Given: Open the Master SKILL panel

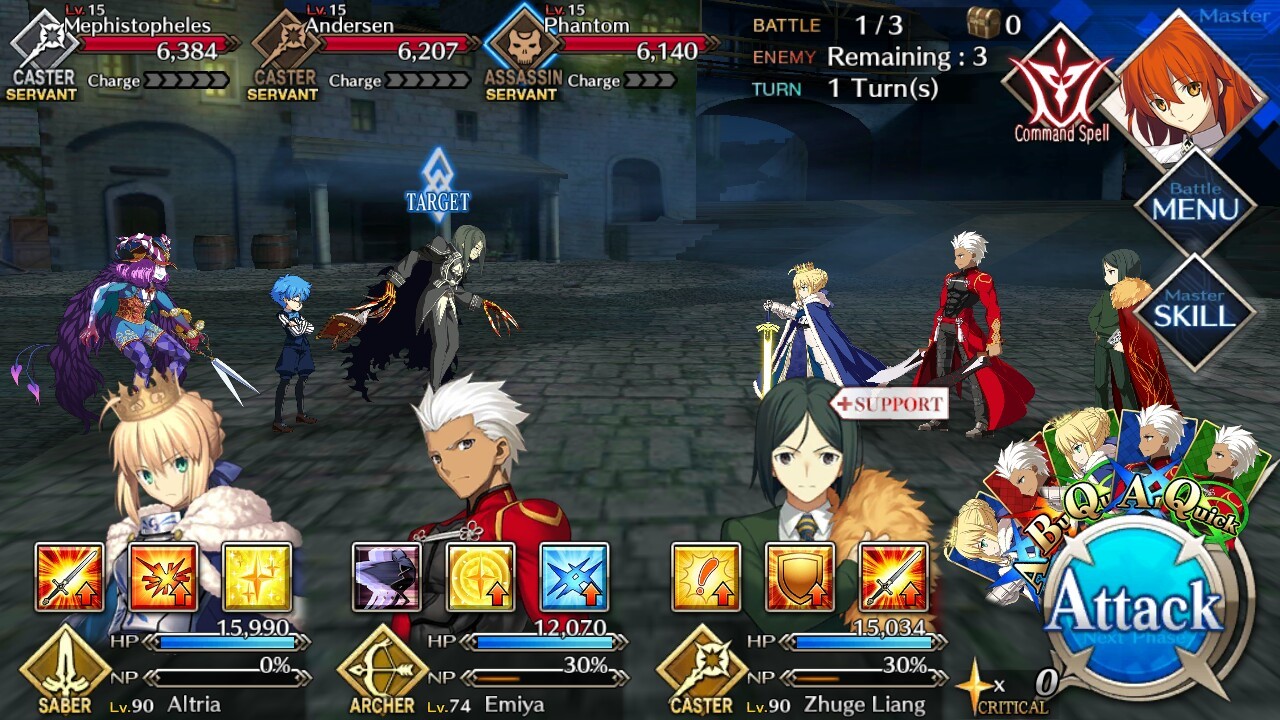Looking at the screenshot, I should point(1195,312).
